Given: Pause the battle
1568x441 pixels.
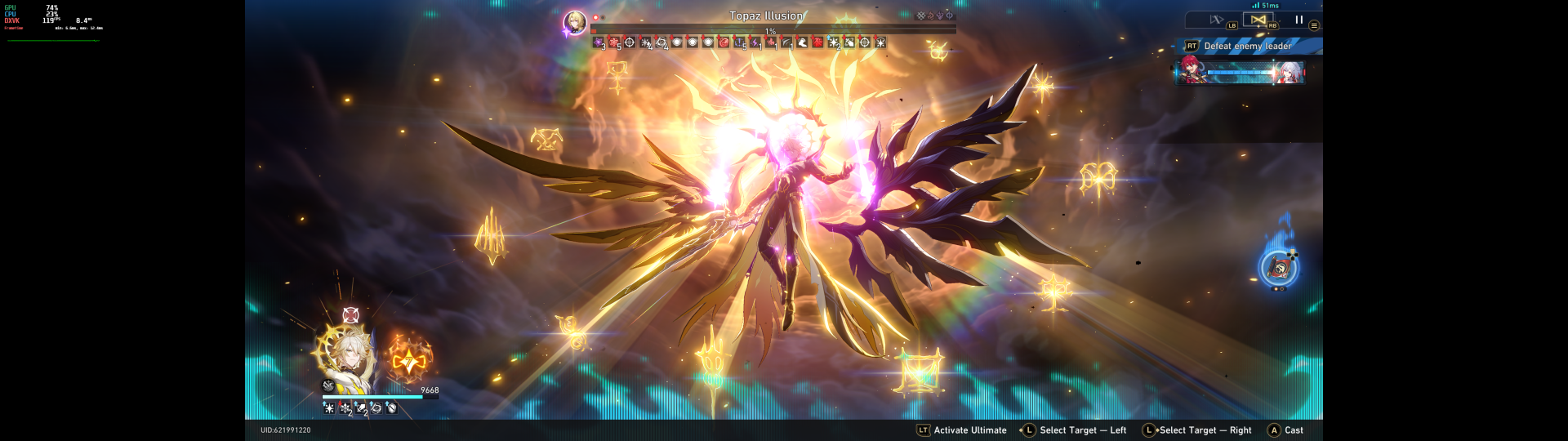Looking at the screenshot, I should 1298,20.
